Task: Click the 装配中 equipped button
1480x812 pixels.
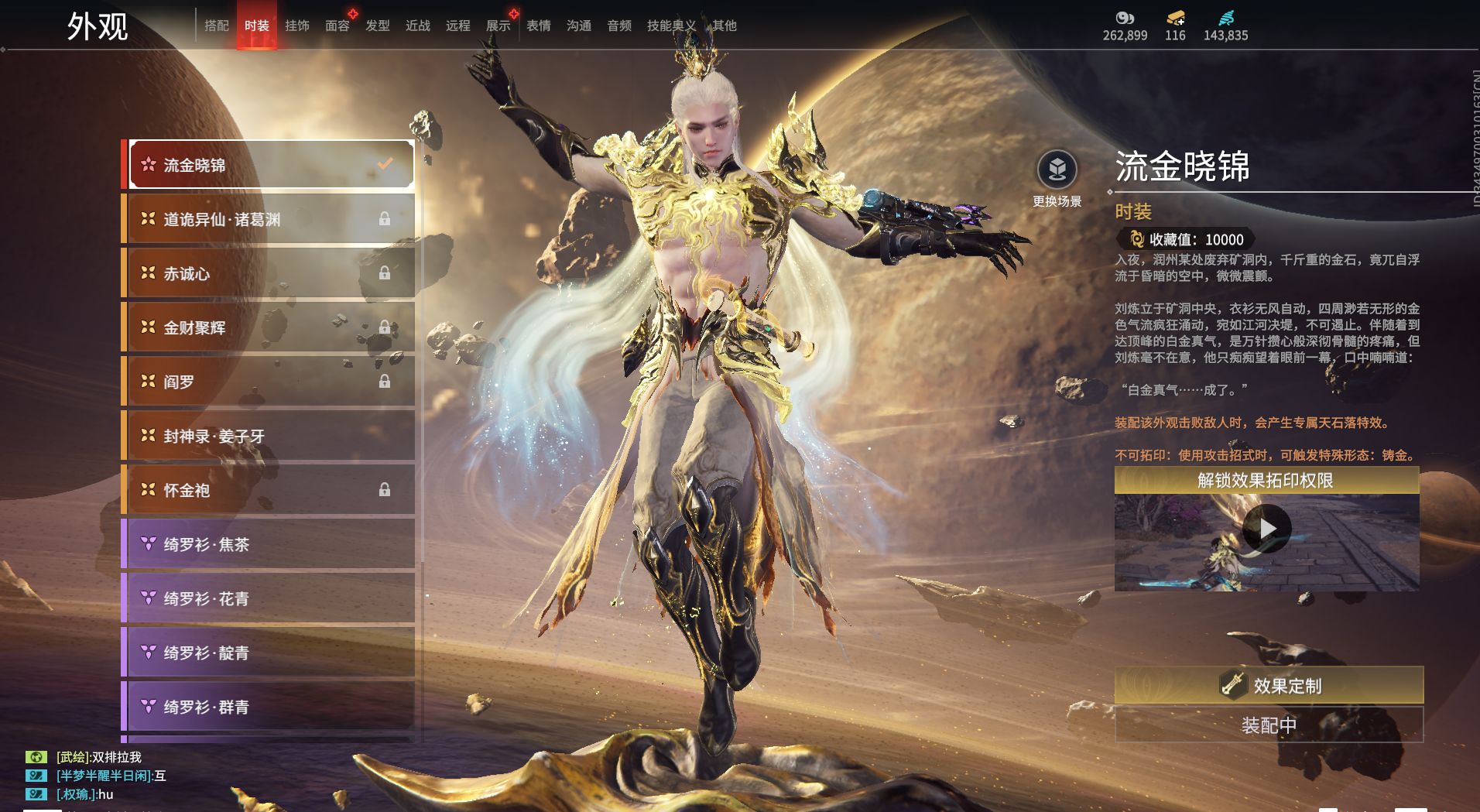Action: [x=1269, y=725]
